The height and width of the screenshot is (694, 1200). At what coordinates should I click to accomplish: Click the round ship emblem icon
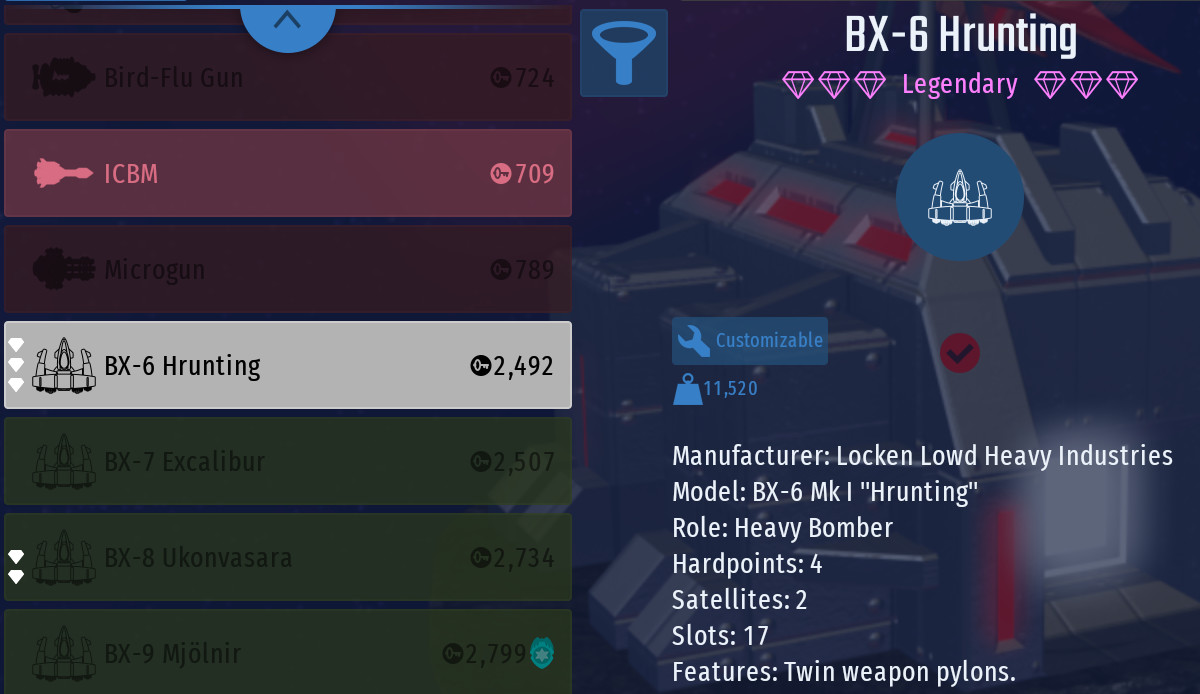959,197
